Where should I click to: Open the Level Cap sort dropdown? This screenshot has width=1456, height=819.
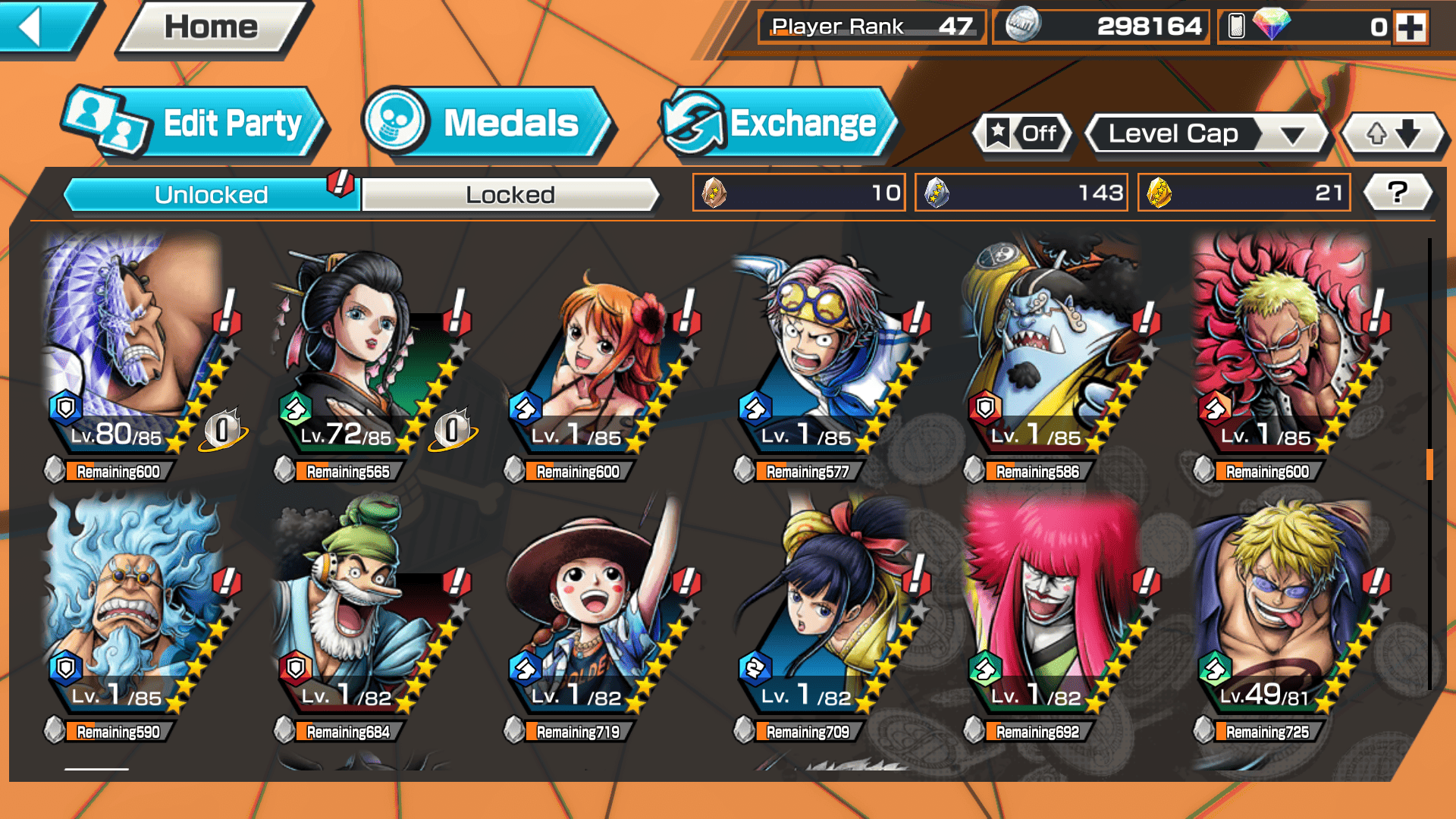(x=1206, y=134)
